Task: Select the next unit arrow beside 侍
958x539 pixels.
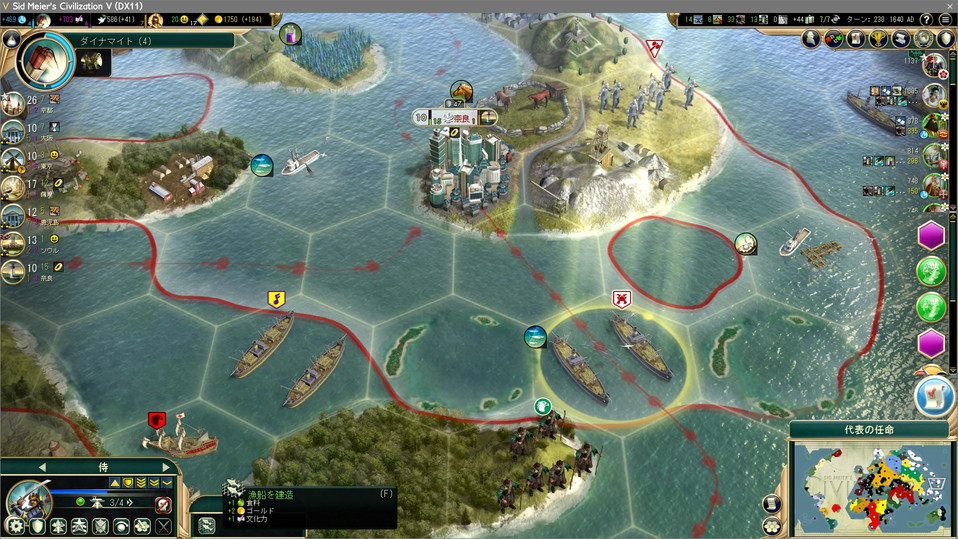Action: [165, 467]
